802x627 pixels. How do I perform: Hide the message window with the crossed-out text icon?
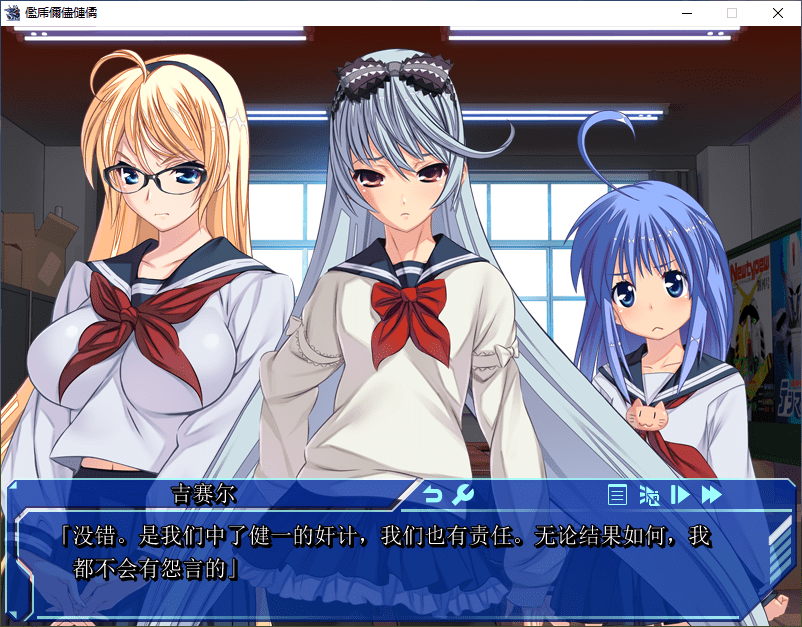click(649, 494)
